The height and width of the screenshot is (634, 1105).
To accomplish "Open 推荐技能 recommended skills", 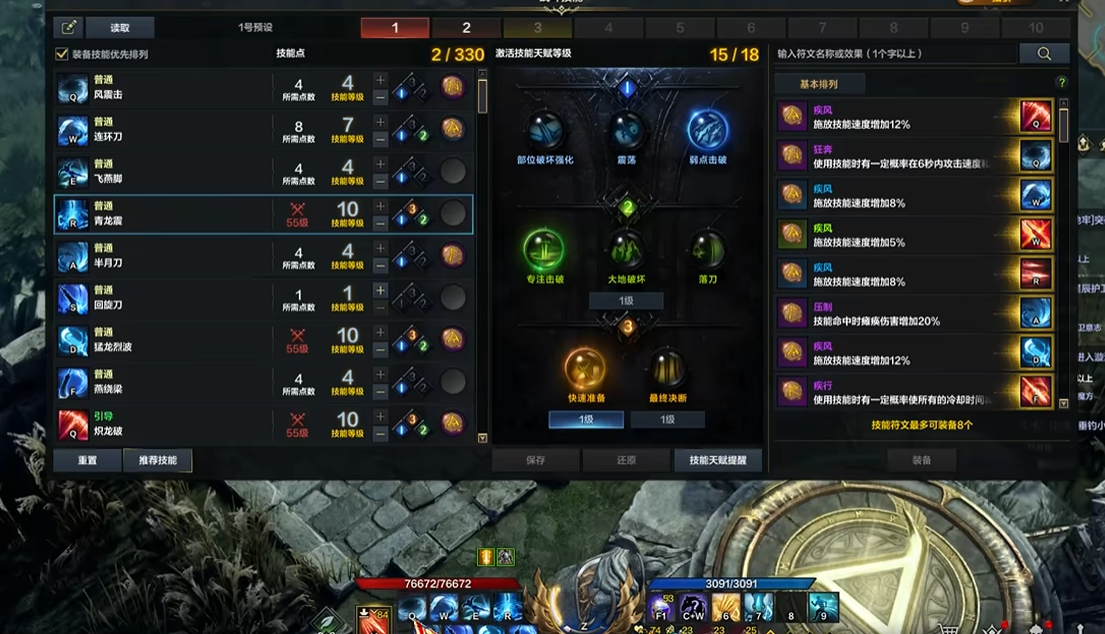I will (158, 460).
